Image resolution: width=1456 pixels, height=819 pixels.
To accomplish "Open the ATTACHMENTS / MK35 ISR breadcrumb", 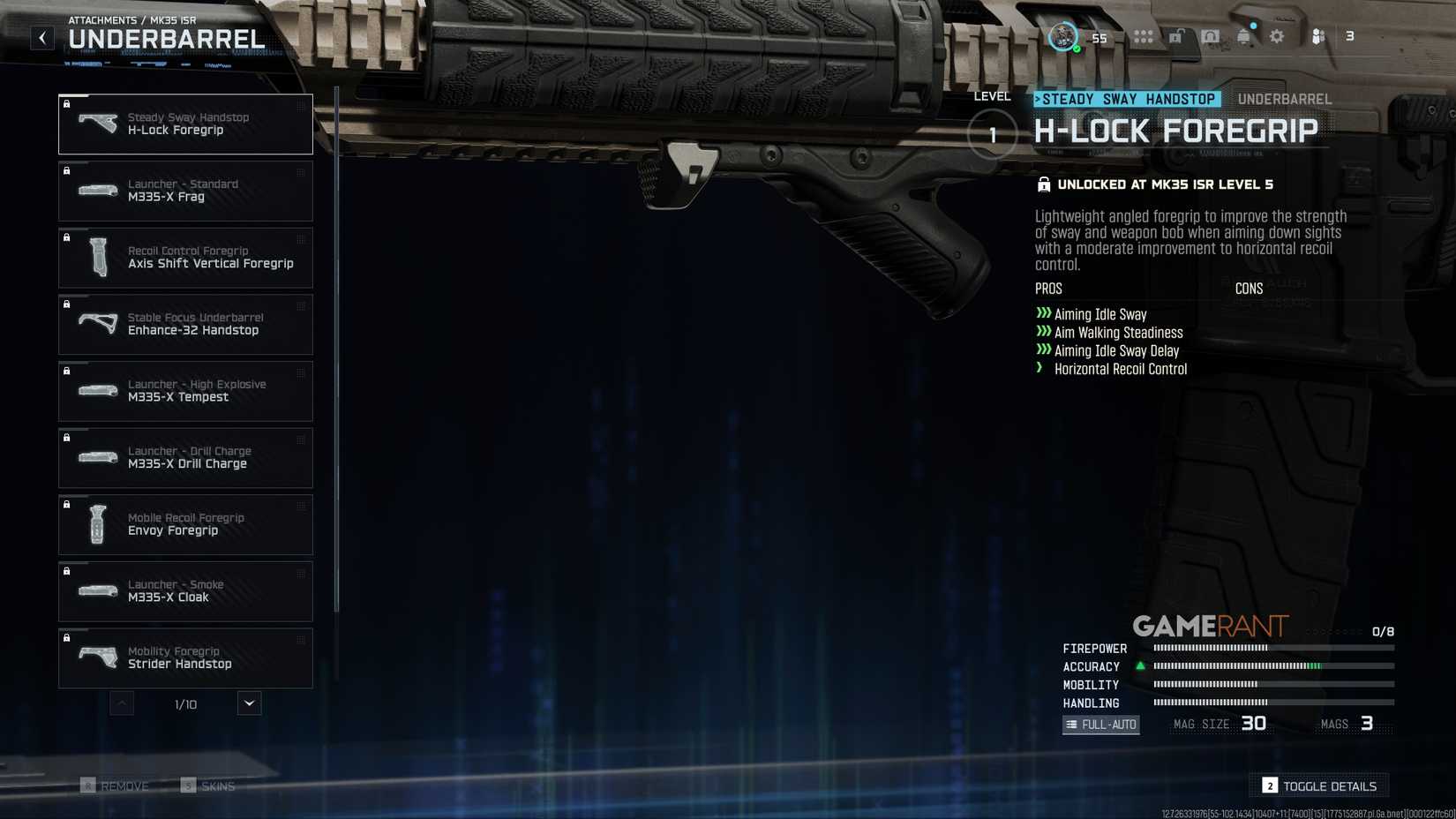I will point(131,19).
